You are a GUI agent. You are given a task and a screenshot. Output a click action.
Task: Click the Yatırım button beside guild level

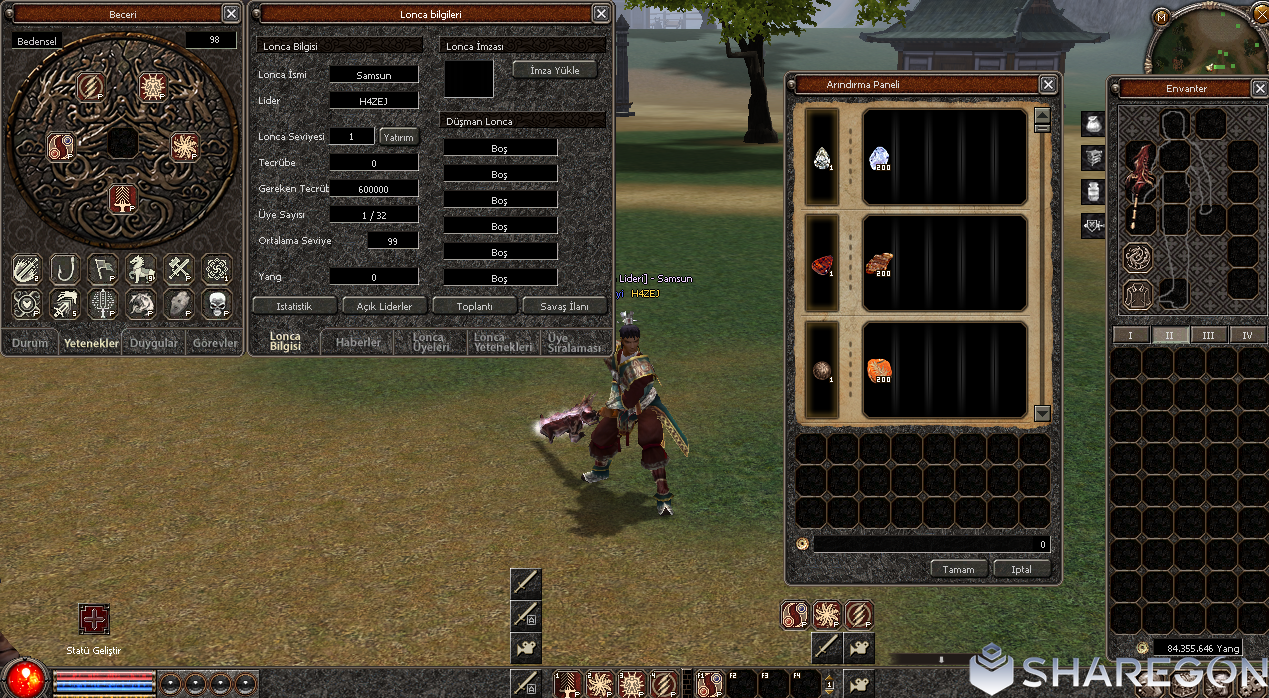click(398, 137)
